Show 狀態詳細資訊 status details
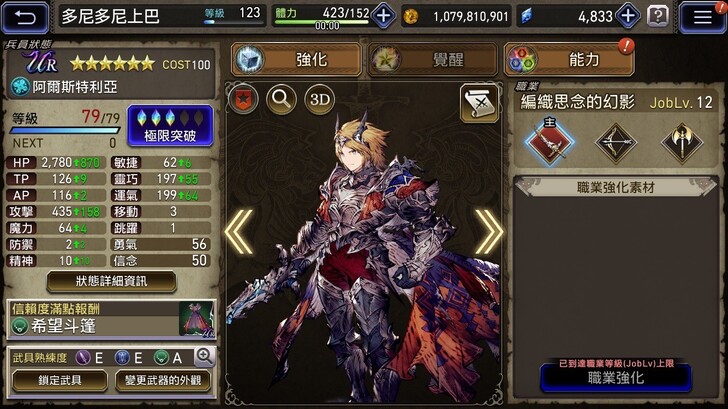 point(112,282)
